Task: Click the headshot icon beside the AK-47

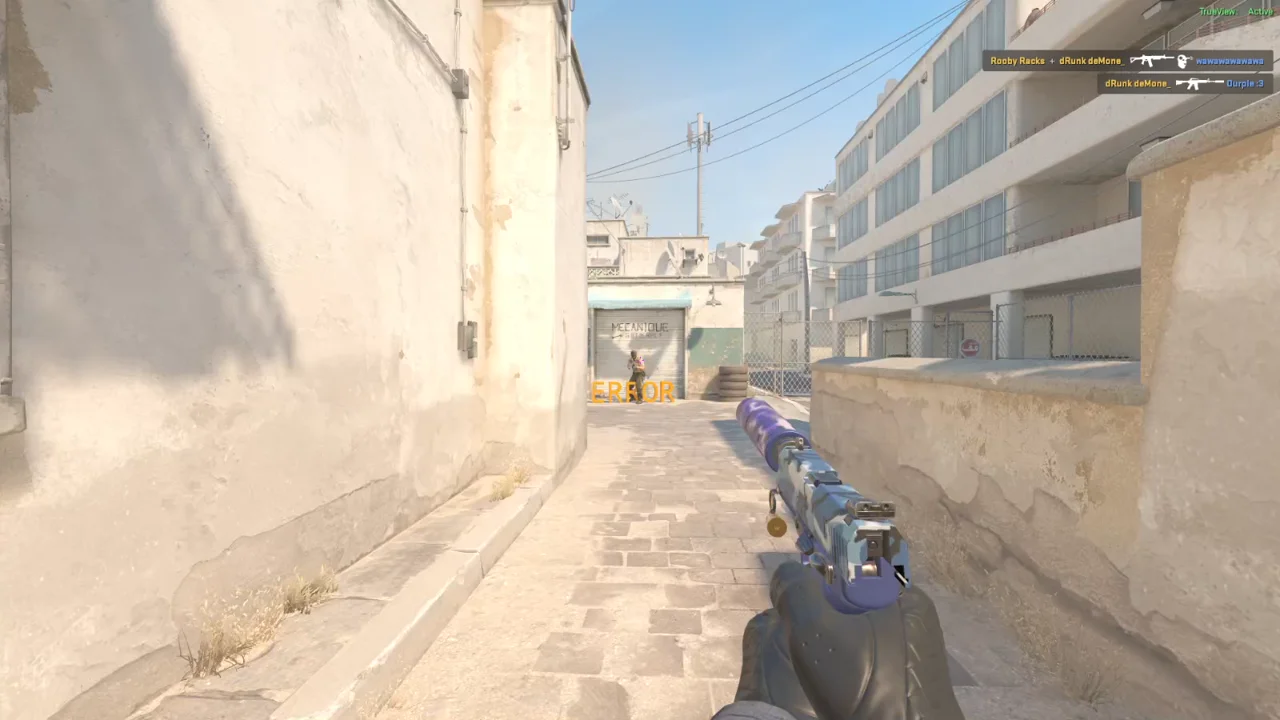Action: click(x=1183, y=61)
